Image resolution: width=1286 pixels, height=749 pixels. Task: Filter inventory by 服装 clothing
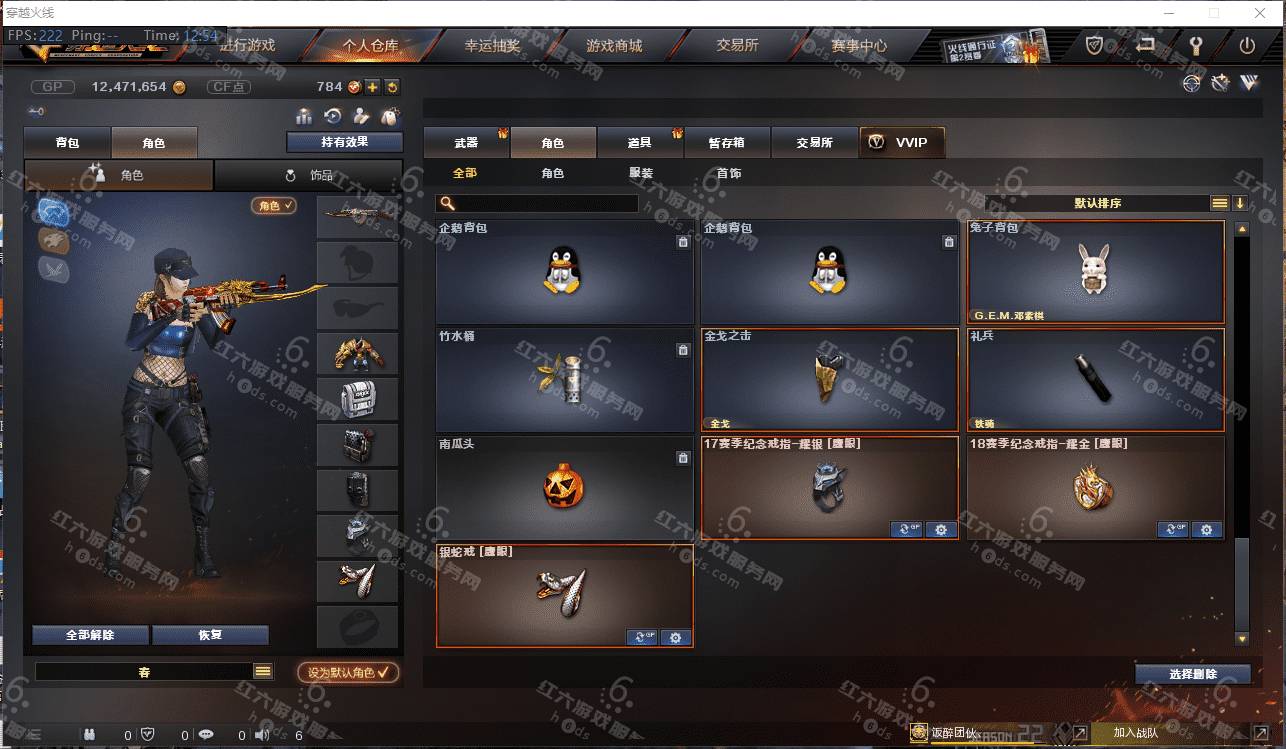[x=641, y=173]
